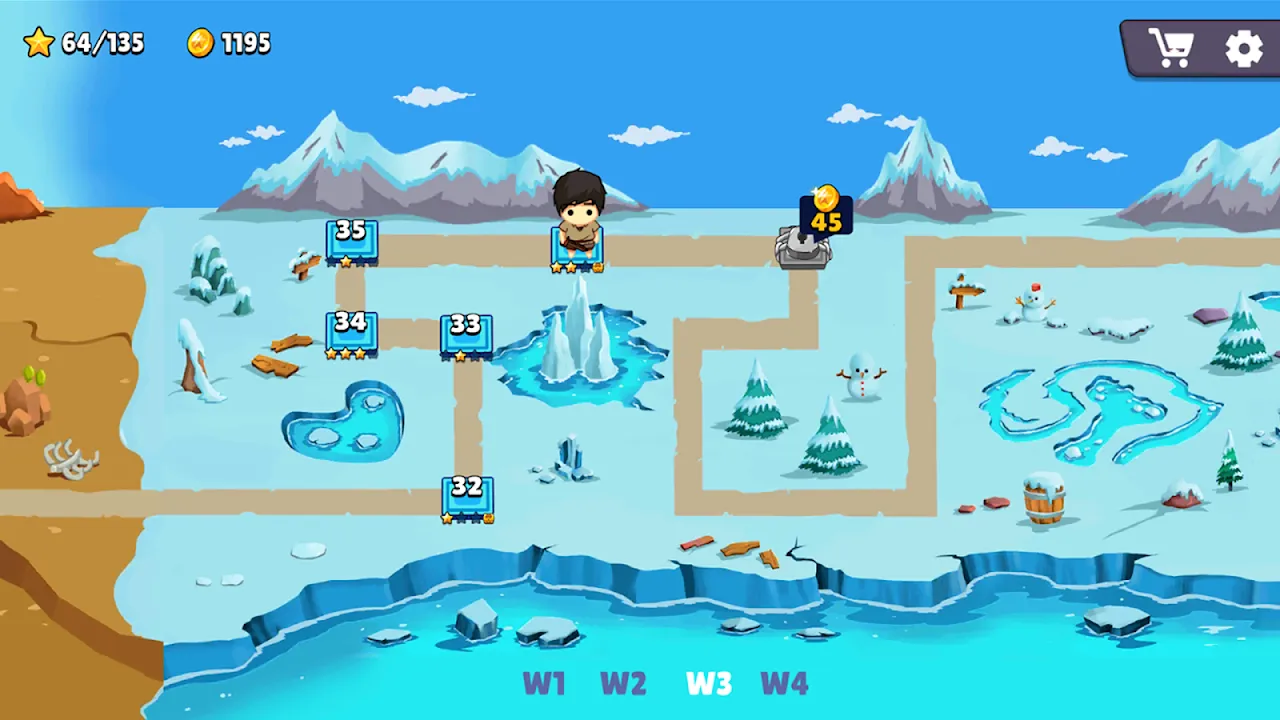This screenshot has height=720, width=1280.
Task: Unlock the turret costing 45 coins
Action: tap(804, 246)
